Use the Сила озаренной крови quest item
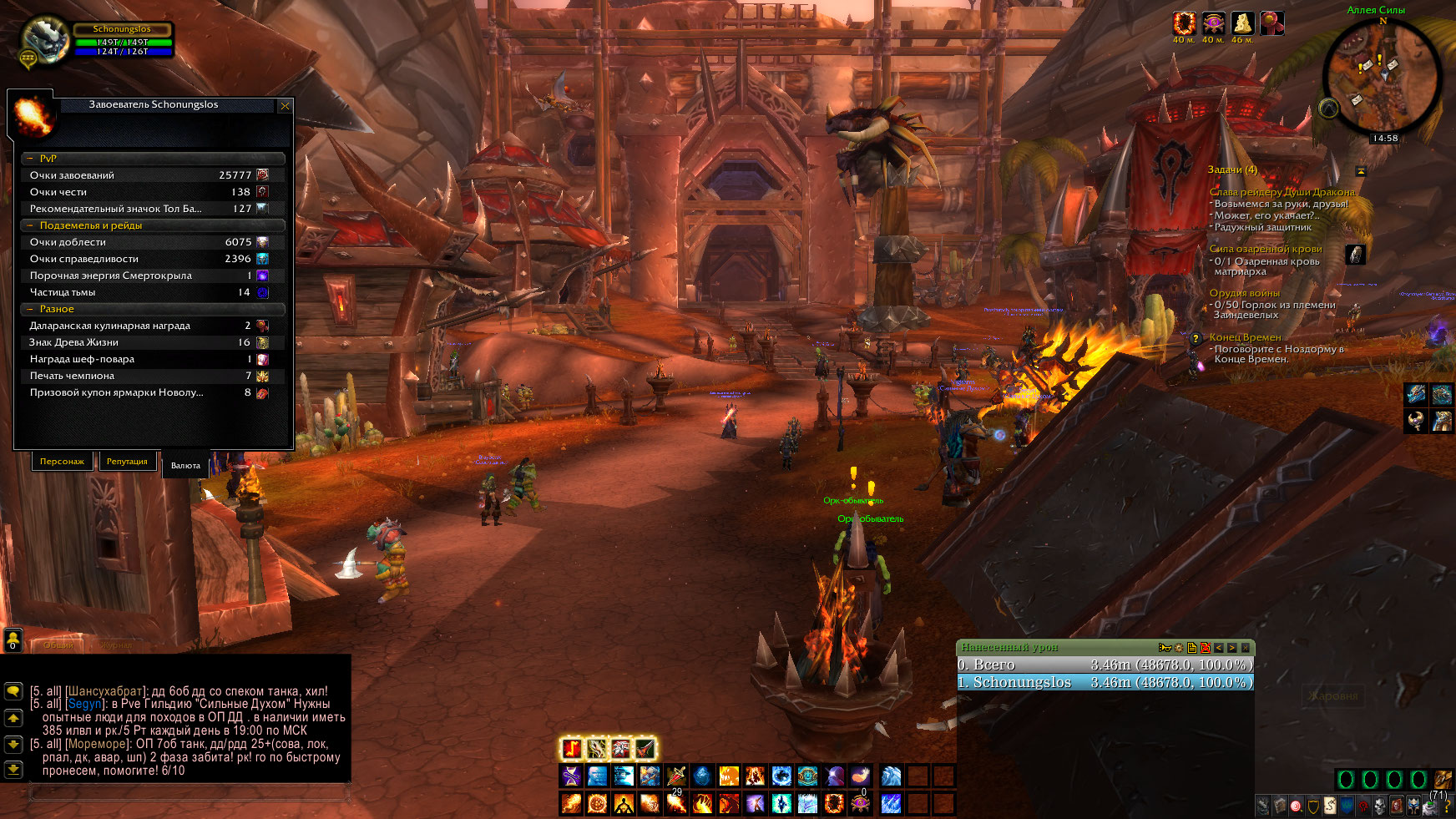The height and width of the screenshot is (819, 1456). pos(1355,255)
